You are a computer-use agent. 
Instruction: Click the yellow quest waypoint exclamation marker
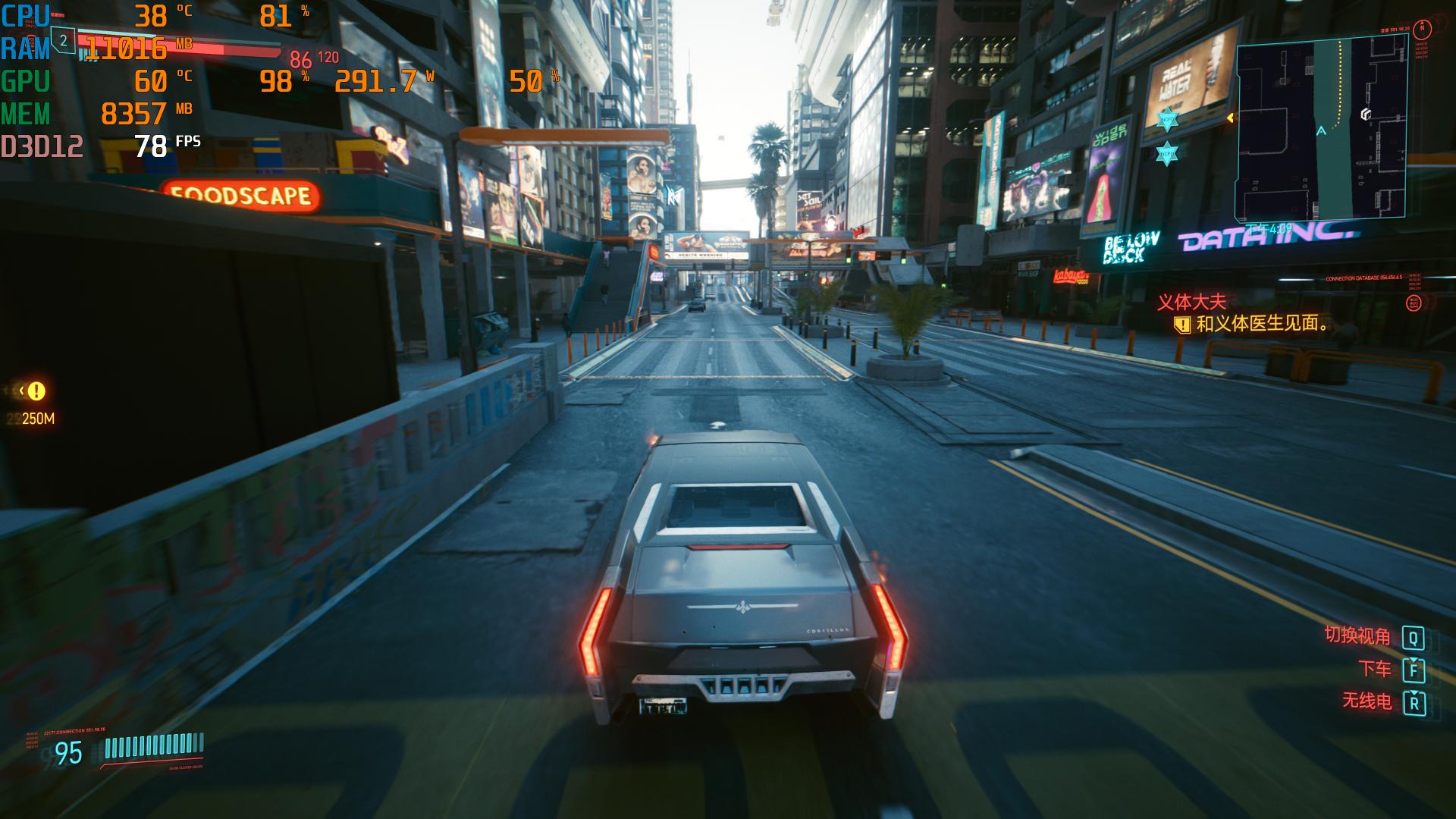click(x=36, y=391)
